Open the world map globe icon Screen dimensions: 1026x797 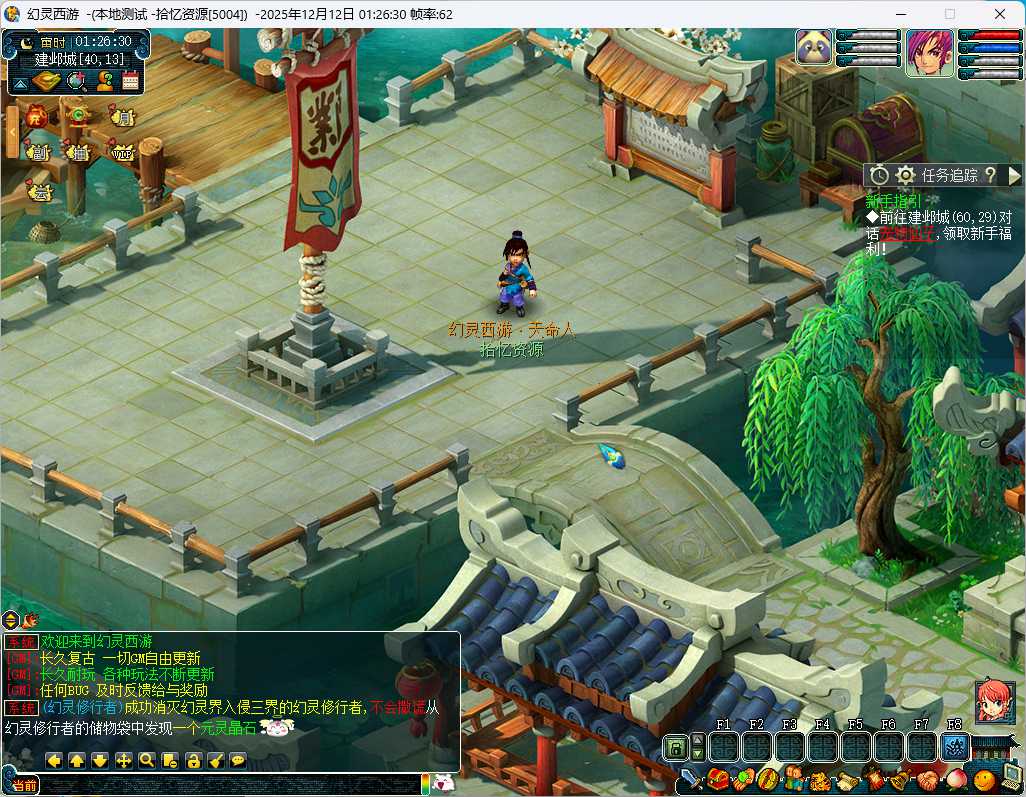(x=75, y=81)
